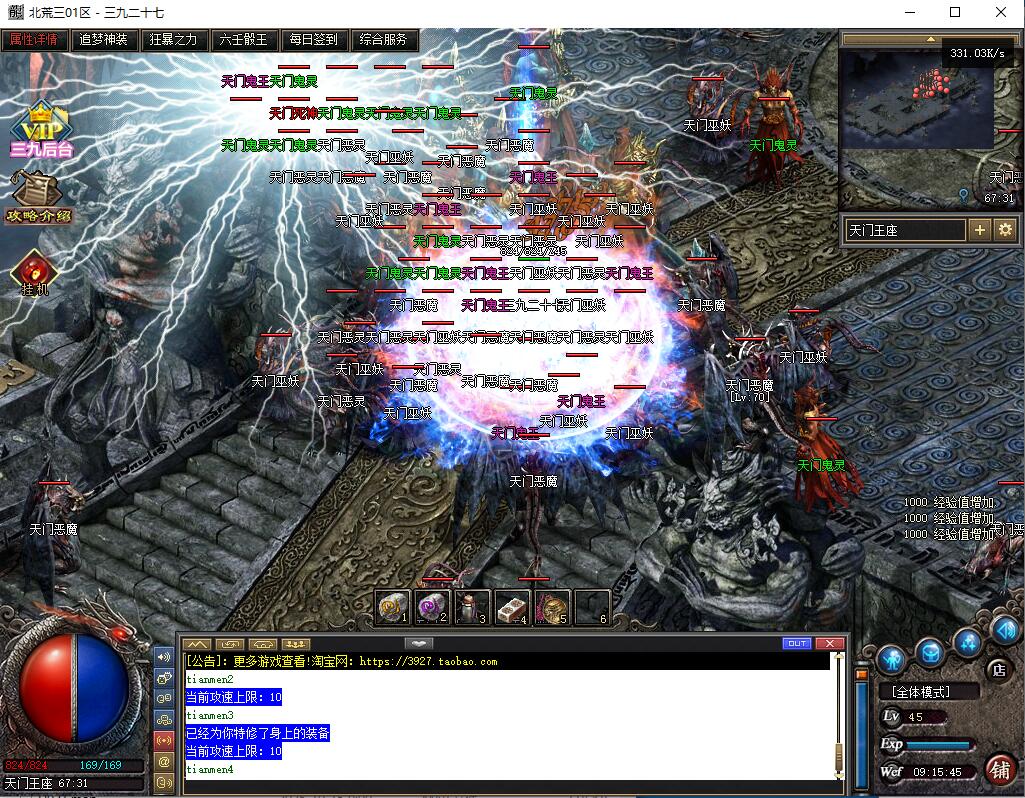Image resolution: width=1025 pixels, height=798 pixels.
Task: Open the 属性详情 attribute details menu
Action: (x=35, y=40)
